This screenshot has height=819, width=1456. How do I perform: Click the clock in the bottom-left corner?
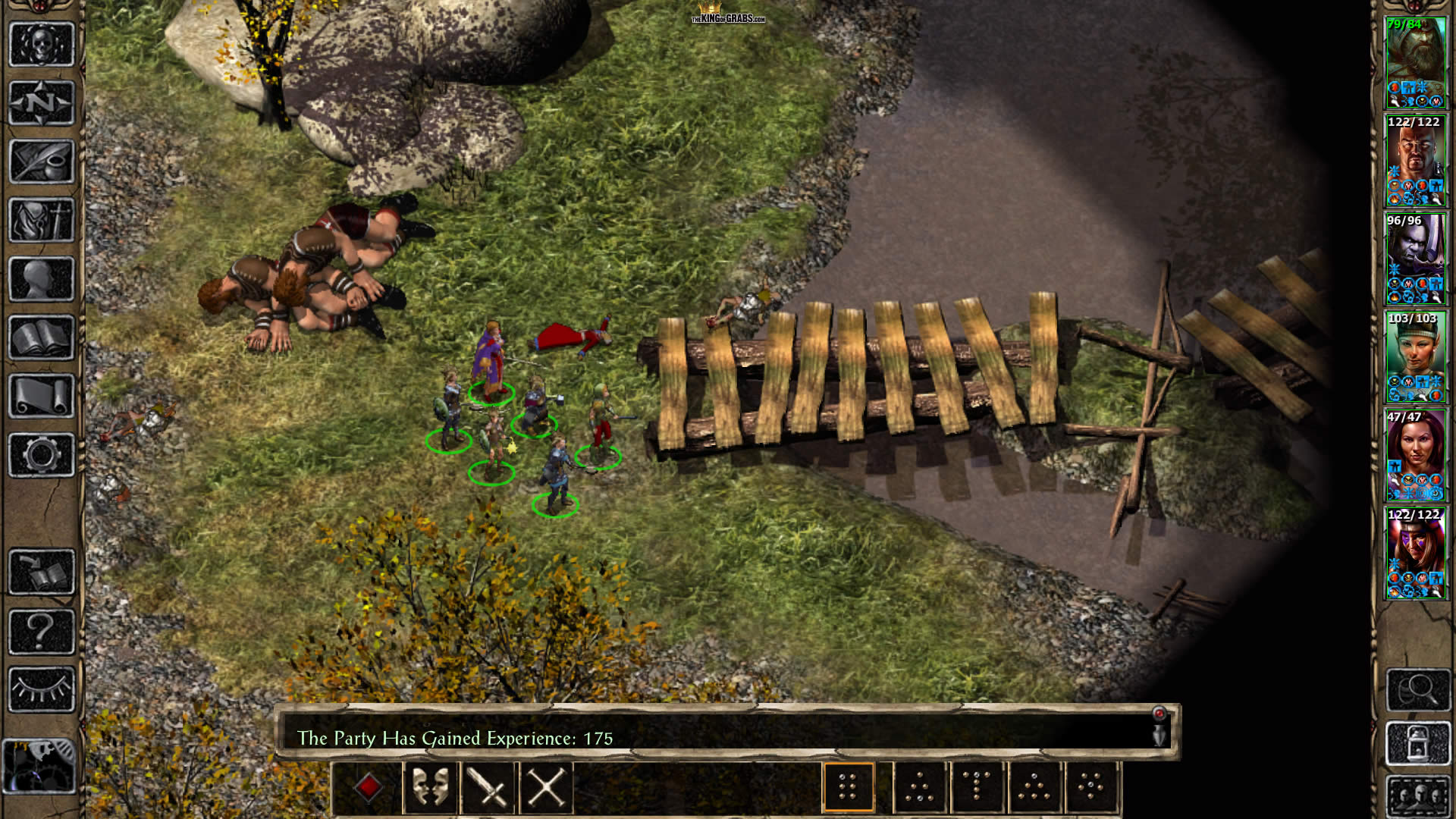tap(39, 766)
